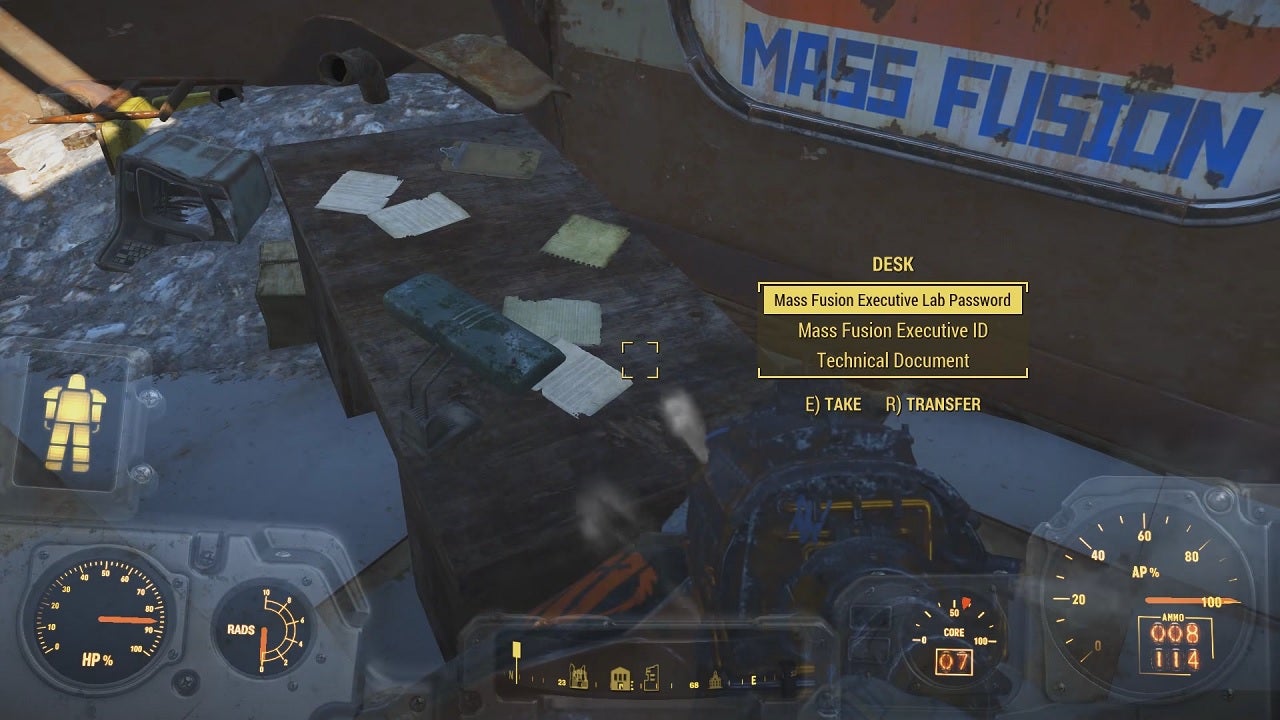
Task: Take the highlighted item using 'E) TAKE'
Action: pos(834,405)
